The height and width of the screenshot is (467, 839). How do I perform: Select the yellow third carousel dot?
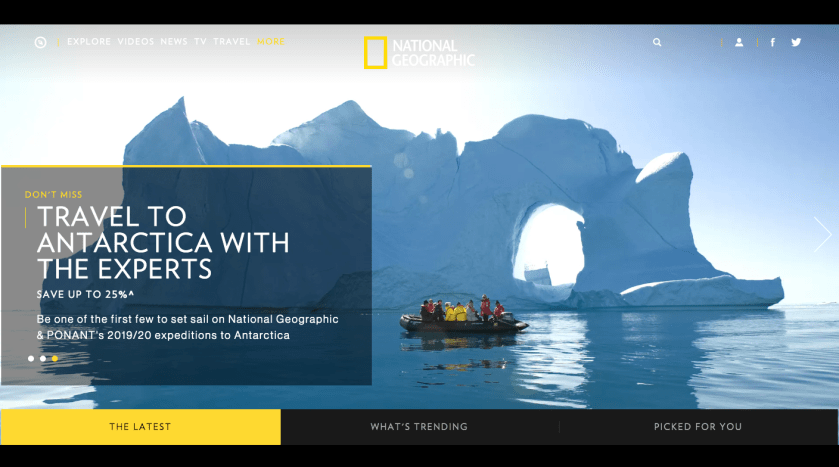coord(55,358)
